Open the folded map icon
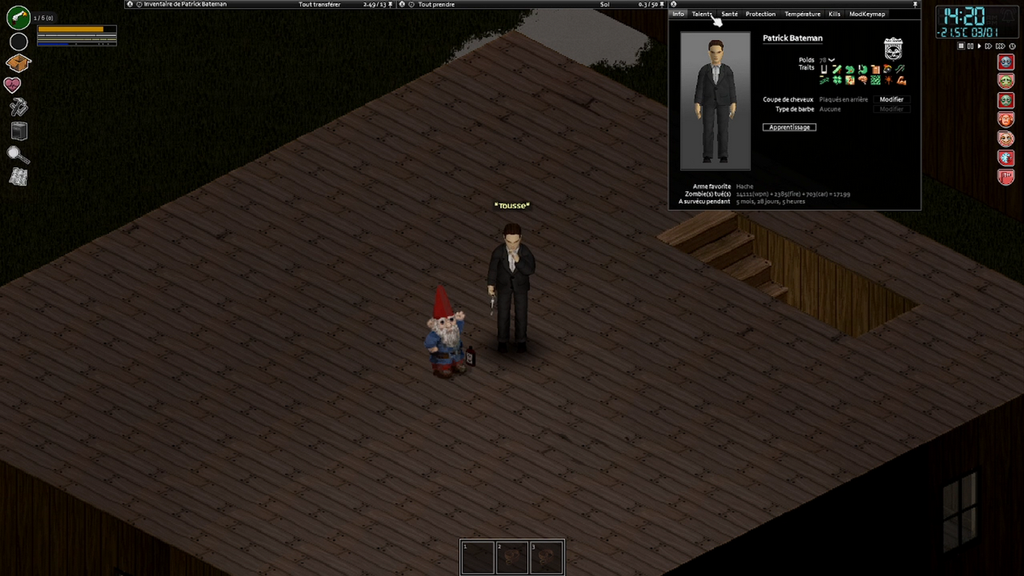Viewport: 1024px width, 576px height. (18, 176)
